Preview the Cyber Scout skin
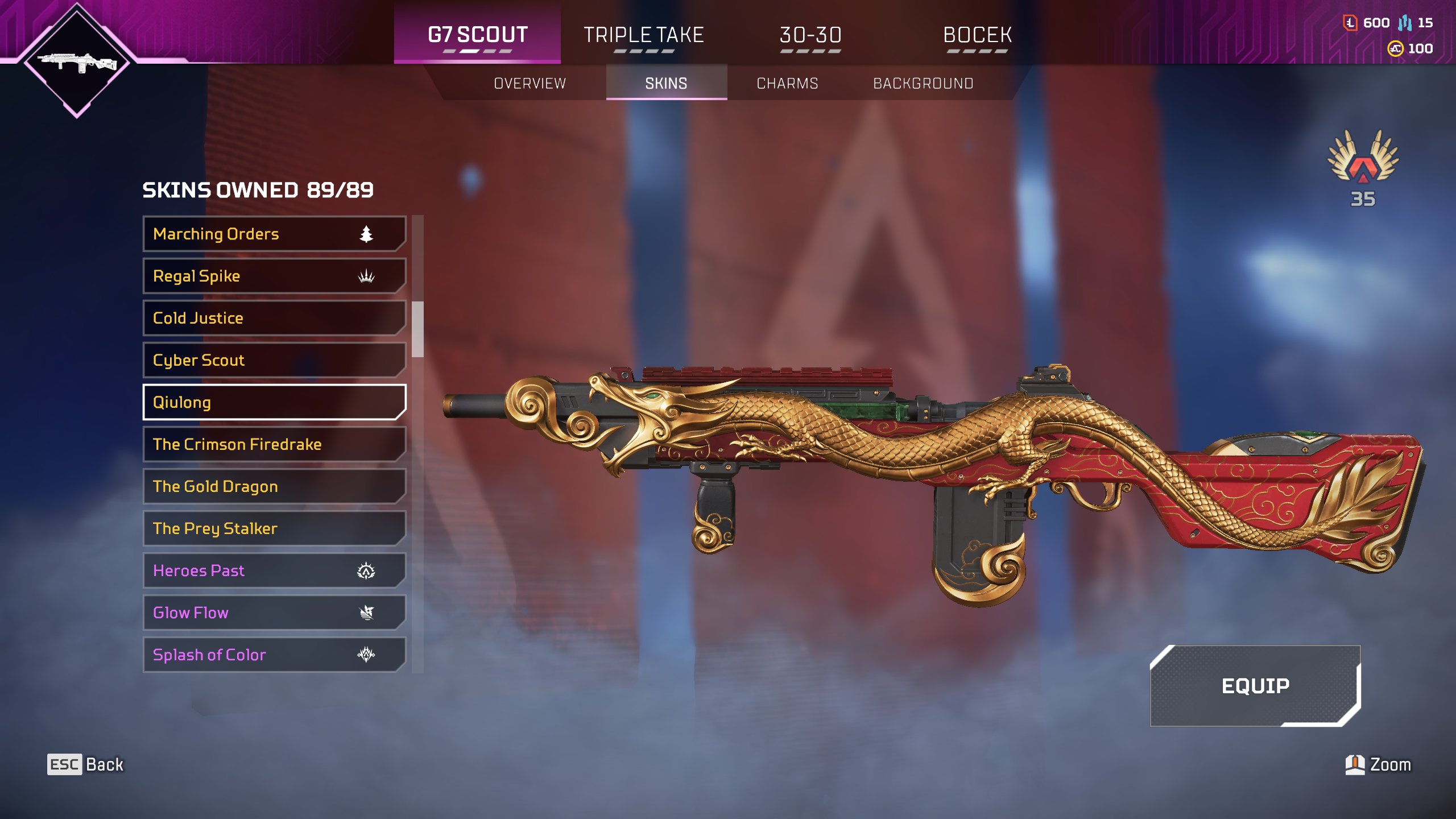 tap(274, 360)
